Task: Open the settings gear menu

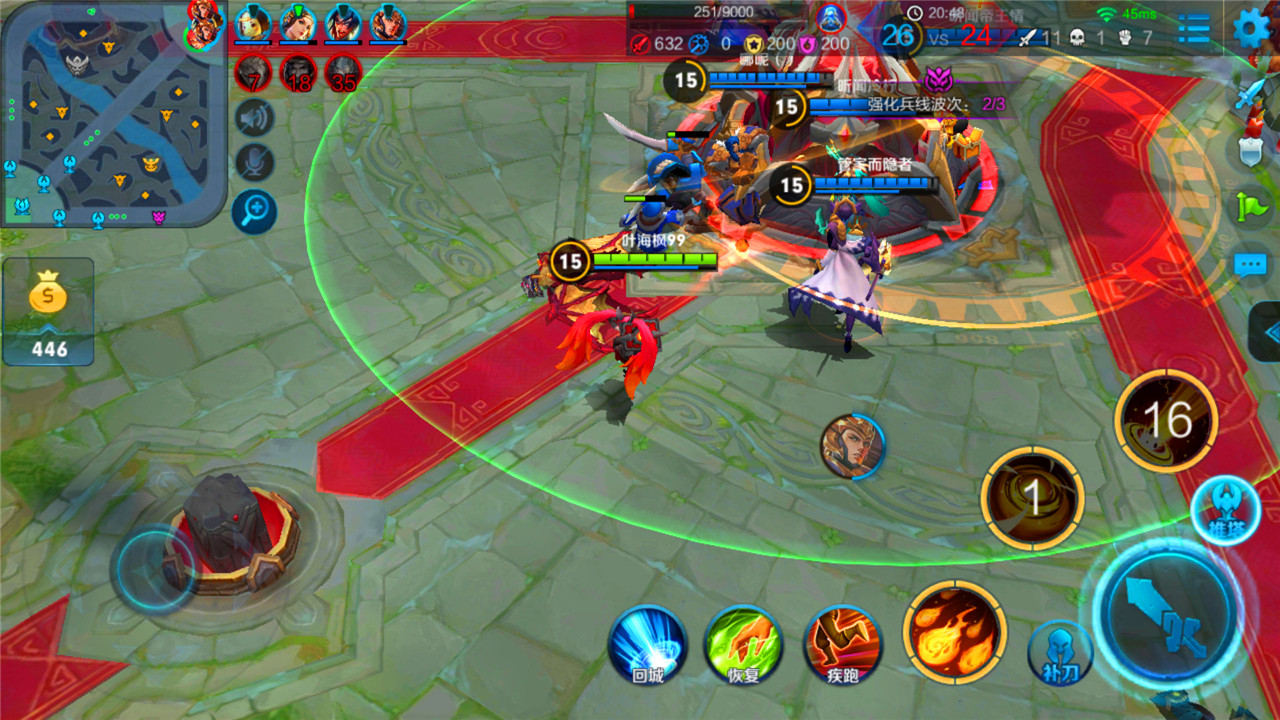Action: (1251, 27)
